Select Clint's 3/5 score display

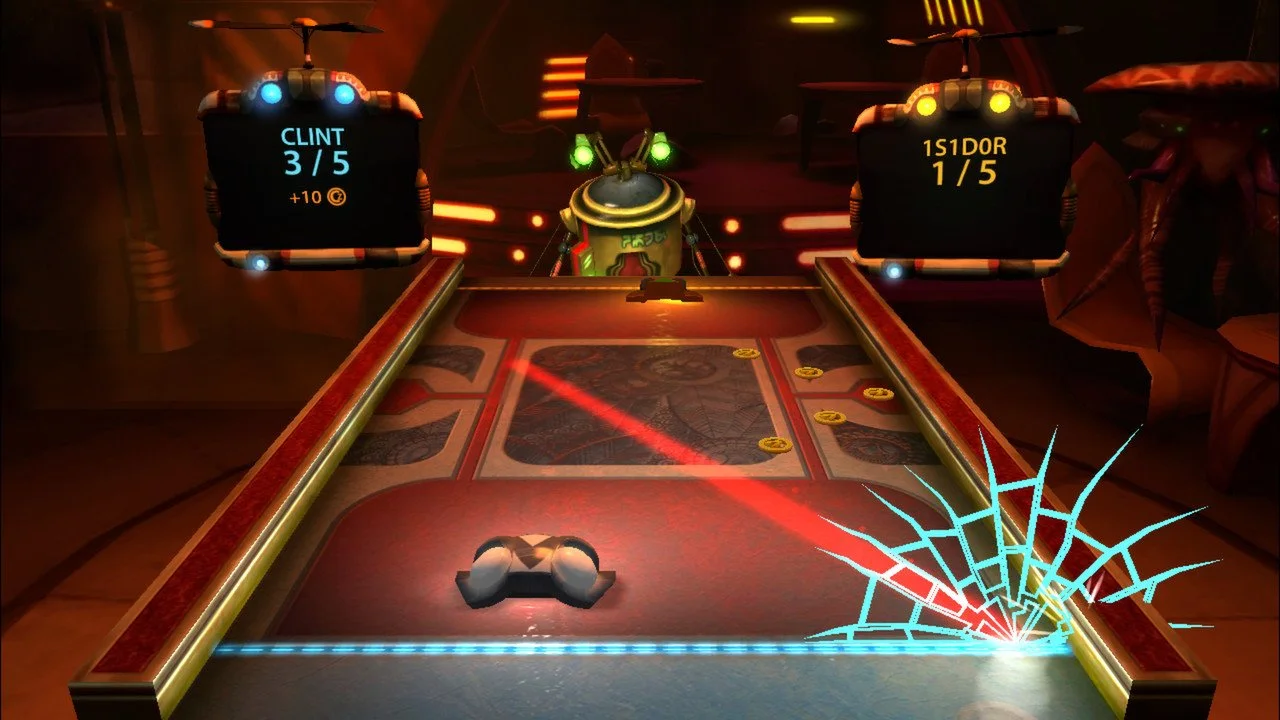click(316, 164)
